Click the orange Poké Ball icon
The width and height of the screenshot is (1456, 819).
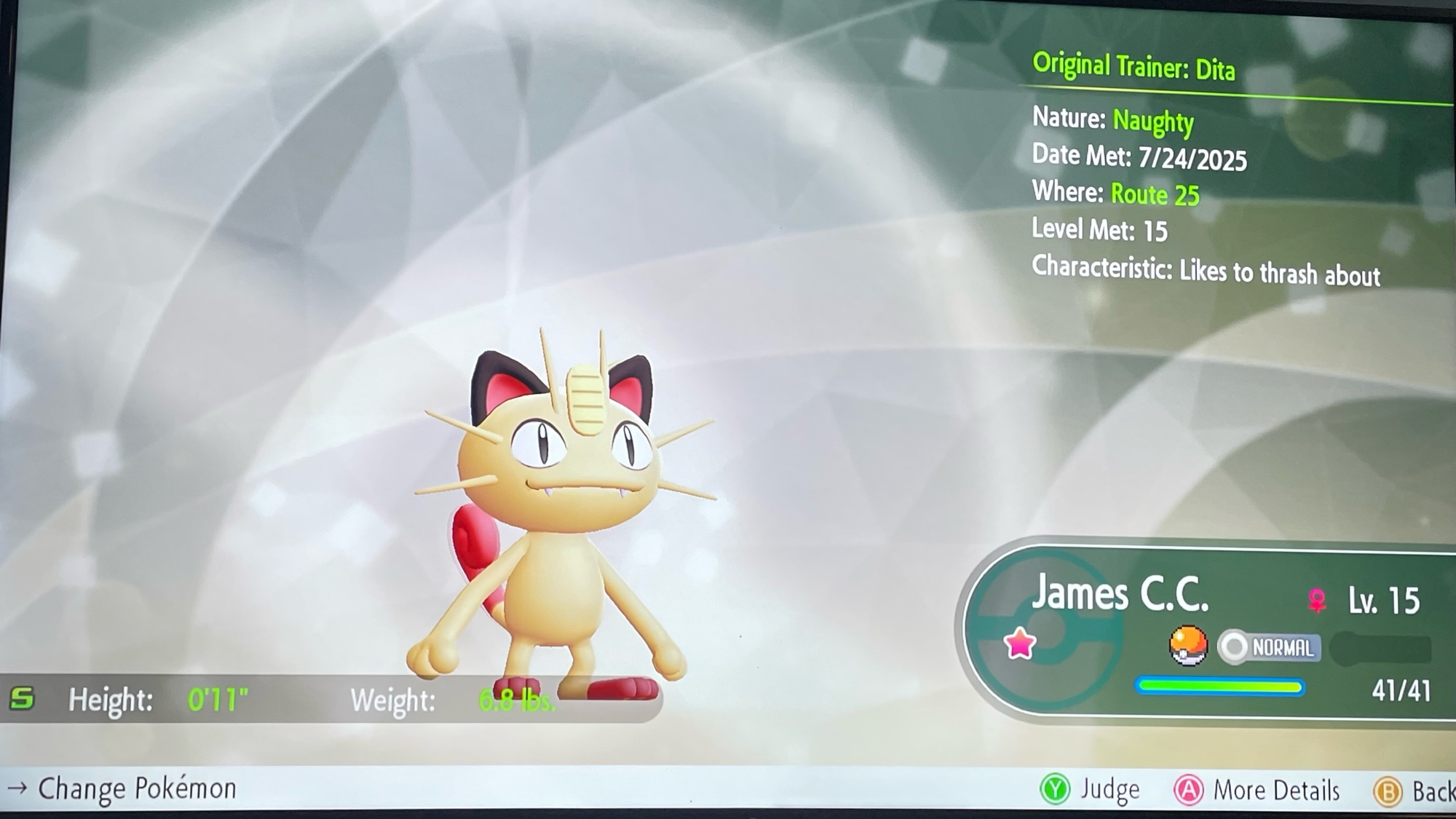1187,646
